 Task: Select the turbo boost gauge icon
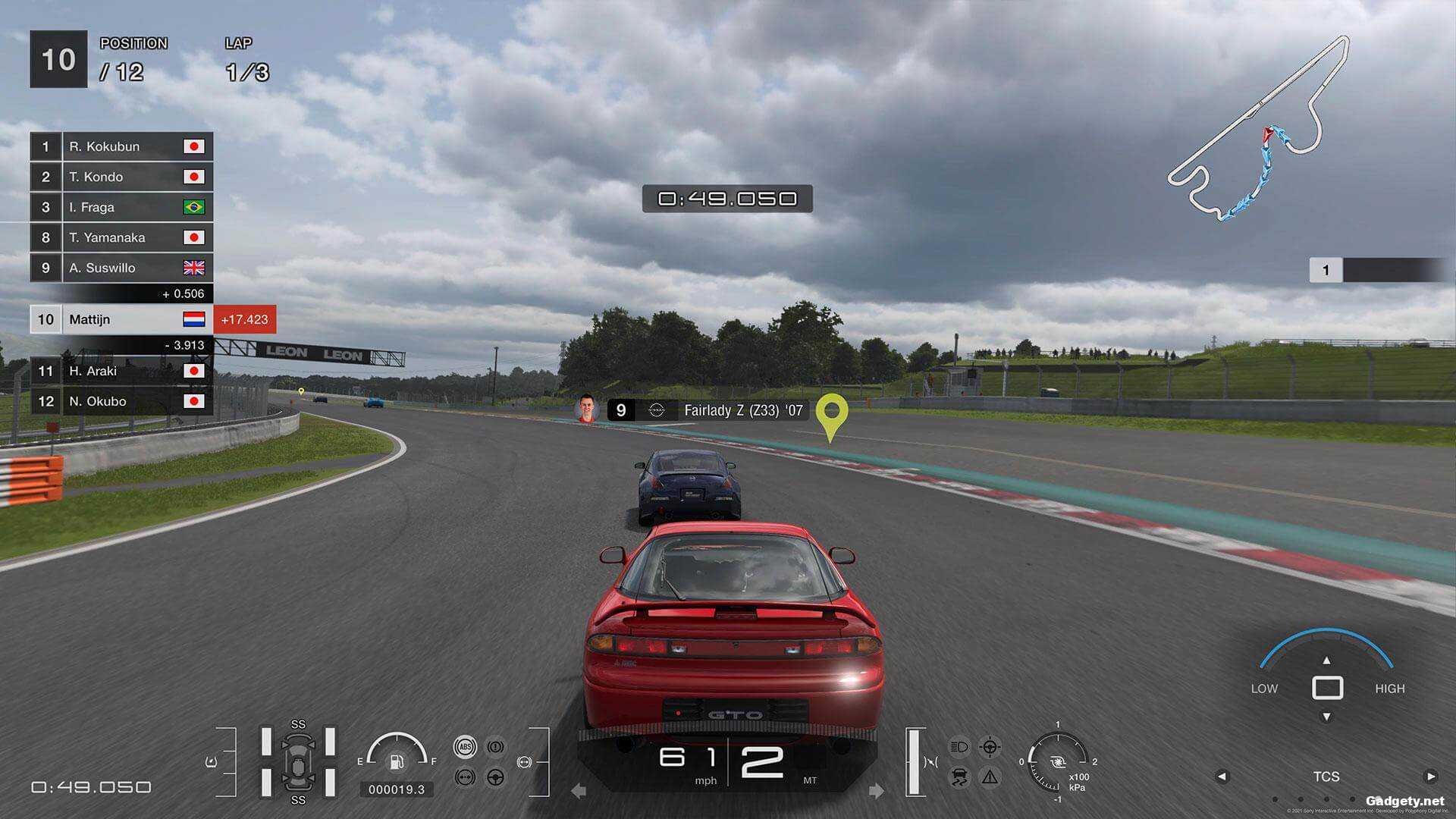click(1058, 762)
